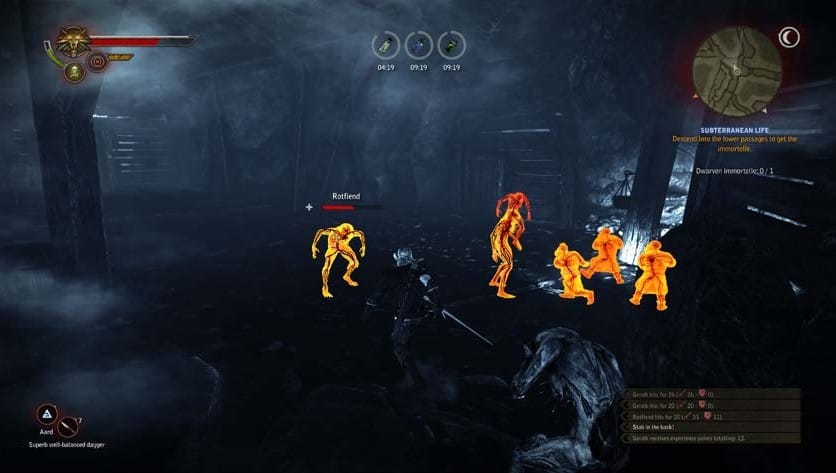The width and height of the screenshot is (836, 473).
Task: Select the potion buff with 04:19 remaining
Action: click(385, 46)
